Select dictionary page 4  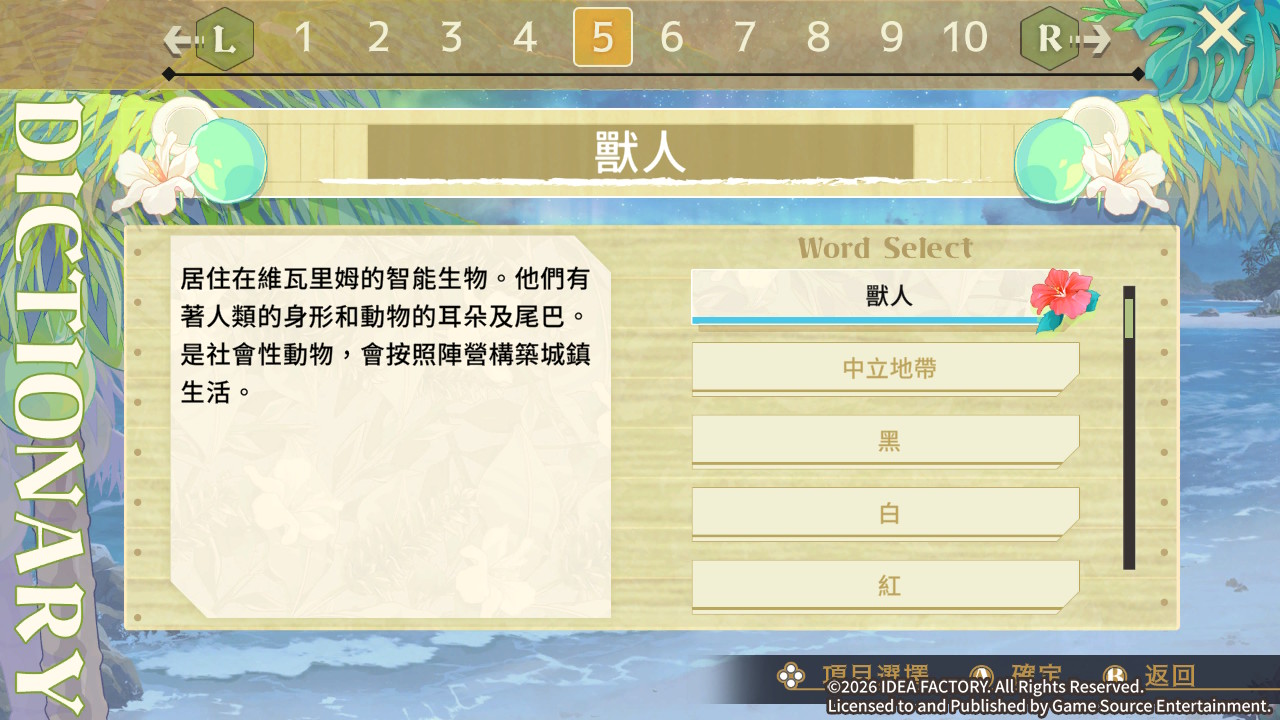pyautogui.click(x=525, y=38)
